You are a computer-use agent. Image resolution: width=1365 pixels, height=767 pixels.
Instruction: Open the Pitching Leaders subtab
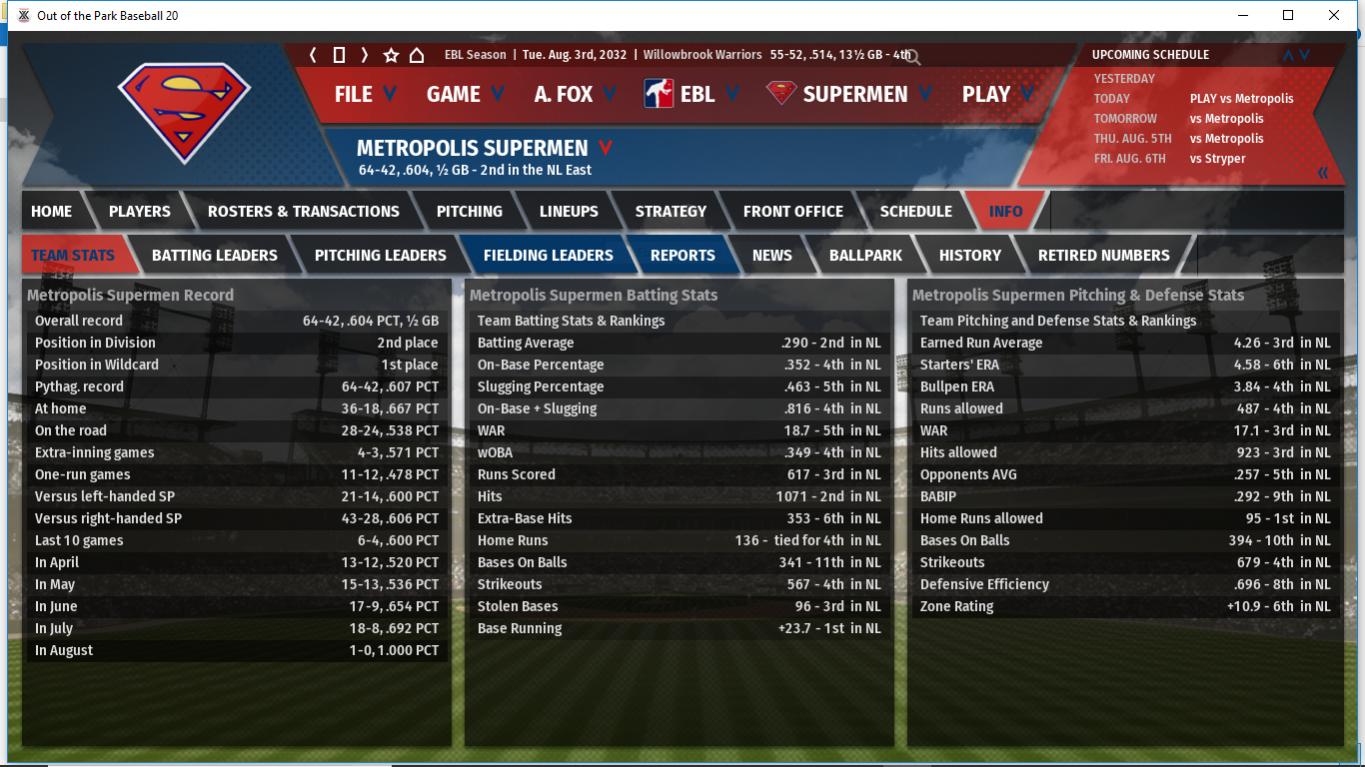[x=380, y=255]
